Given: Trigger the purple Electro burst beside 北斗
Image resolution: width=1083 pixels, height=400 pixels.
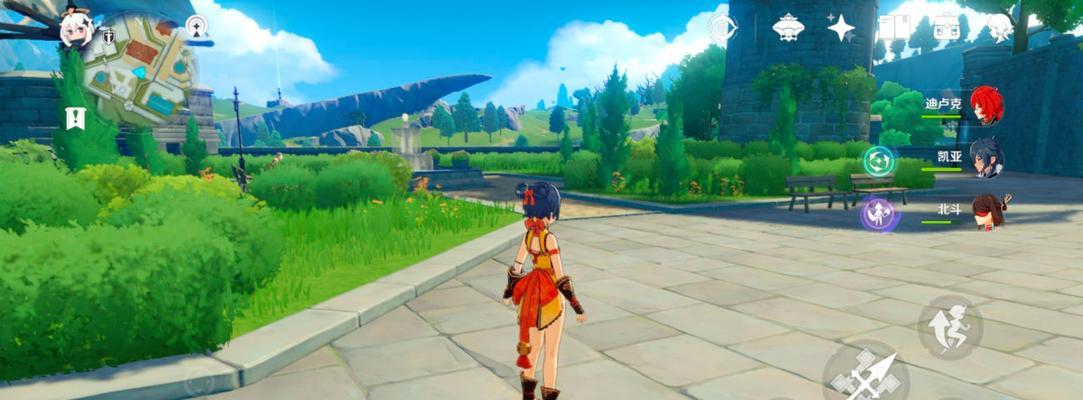Looking at the screenshot, I should tap(878, 215).
